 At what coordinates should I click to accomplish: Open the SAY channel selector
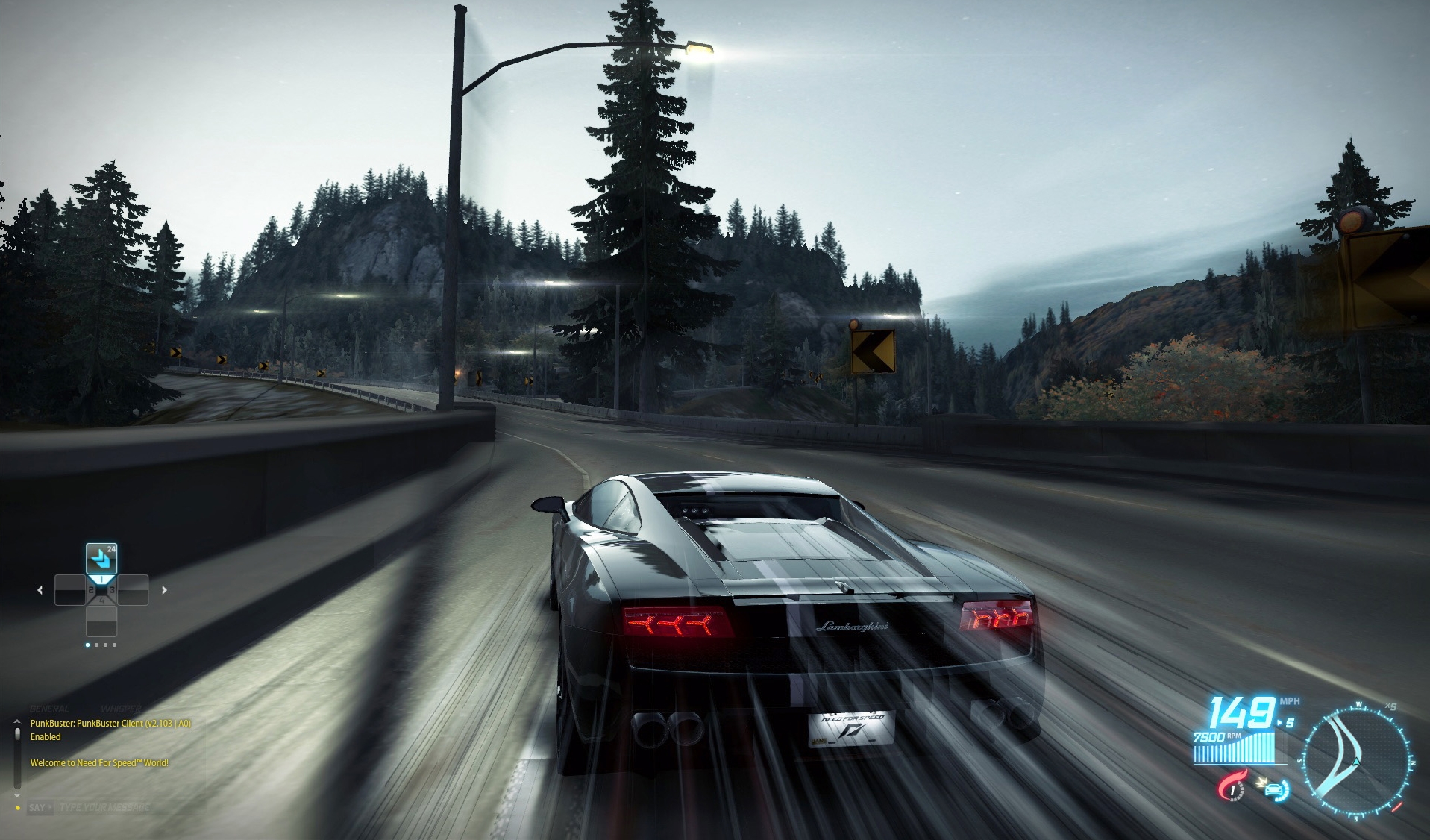(41, 806)
